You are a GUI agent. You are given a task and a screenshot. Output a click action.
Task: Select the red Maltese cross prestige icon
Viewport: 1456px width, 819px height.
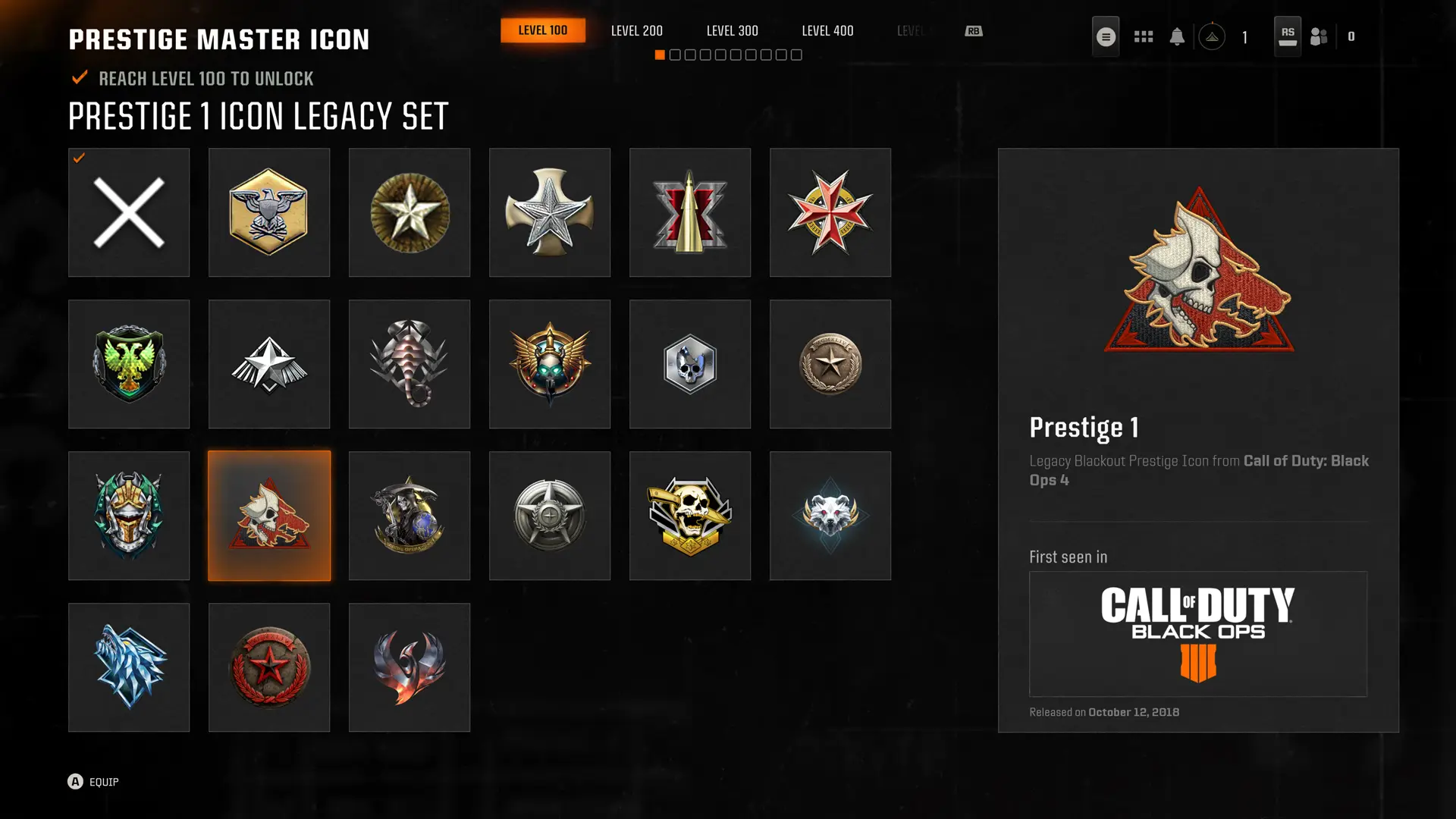click(830, 212)
